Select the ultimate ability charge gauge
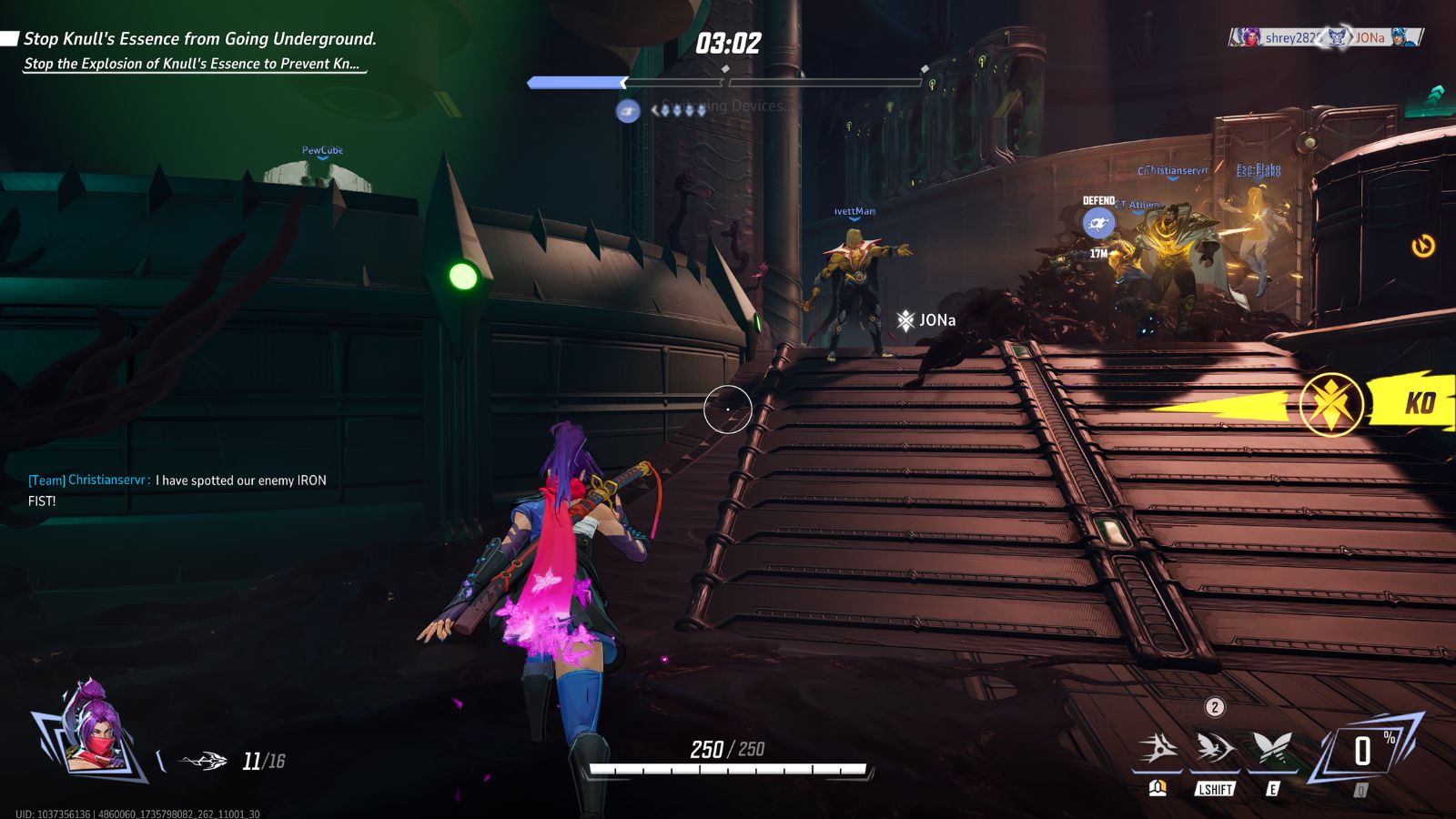 tap(1362, 751)
